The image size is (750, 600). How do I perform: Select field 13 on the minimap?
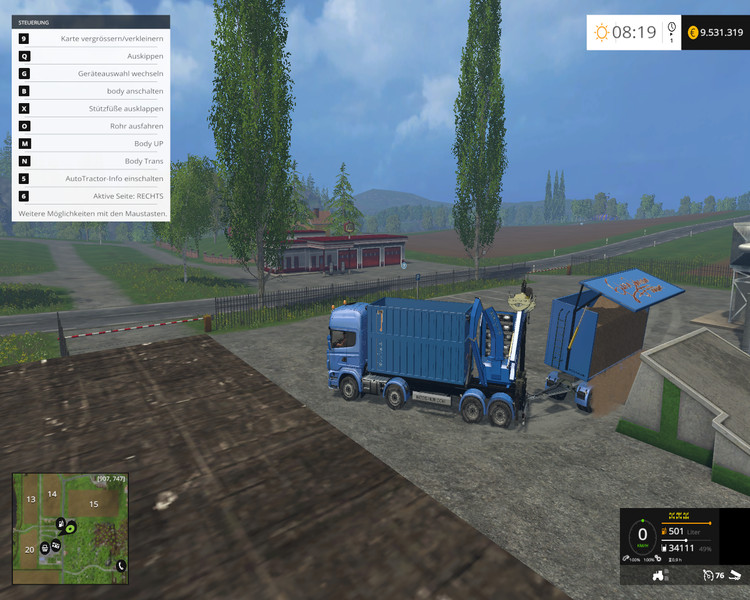coord(31,499)
